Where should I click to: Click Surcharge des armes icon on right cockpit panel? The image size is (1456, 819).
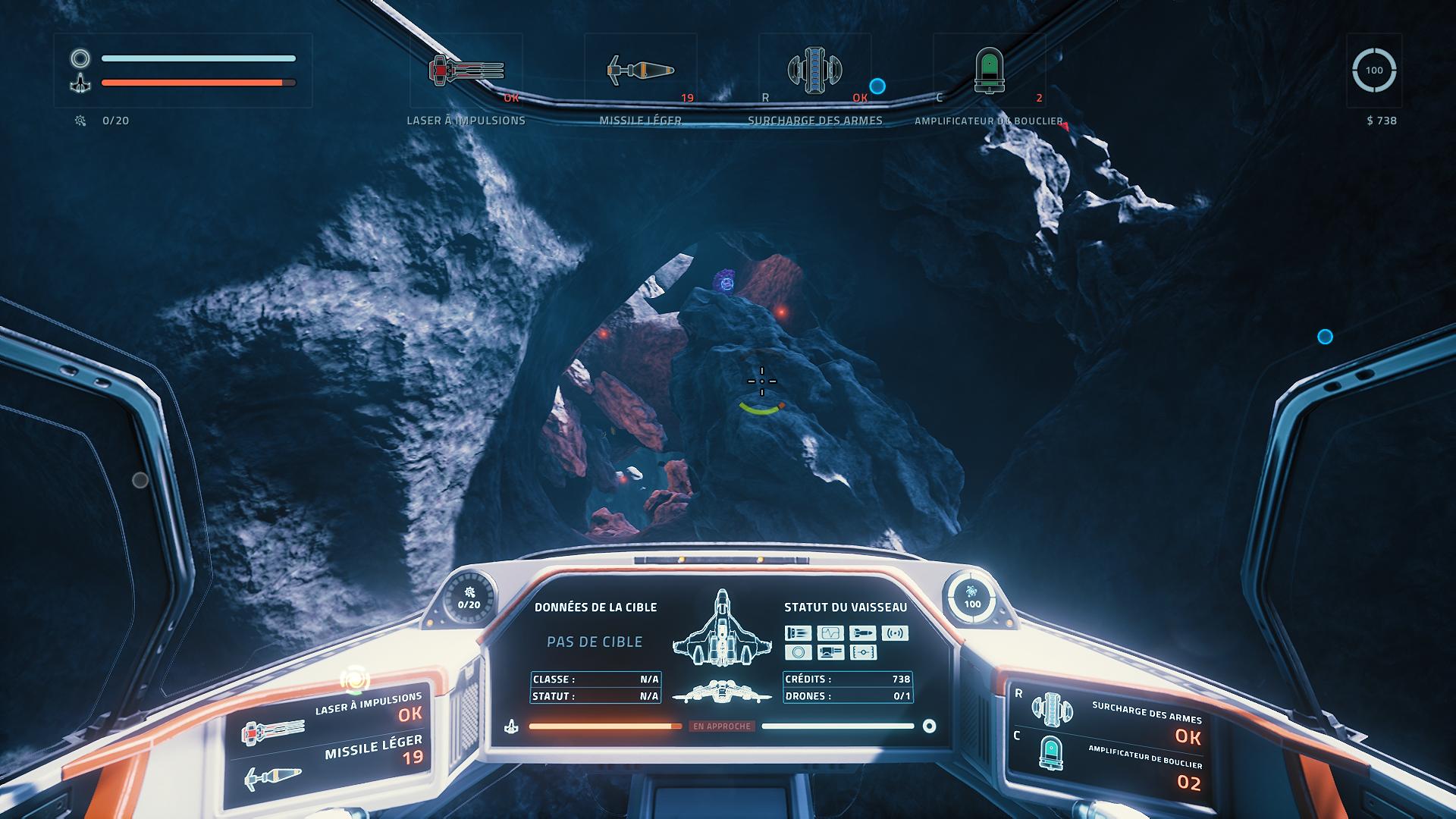1052,709
